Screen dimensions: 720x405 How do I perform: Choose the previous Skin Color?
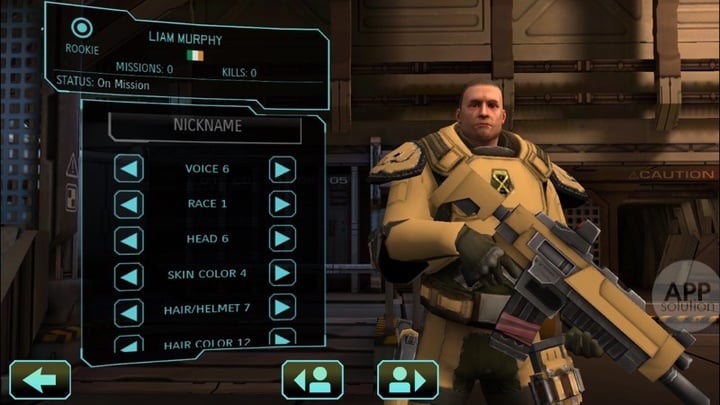(x=129, y=274)
